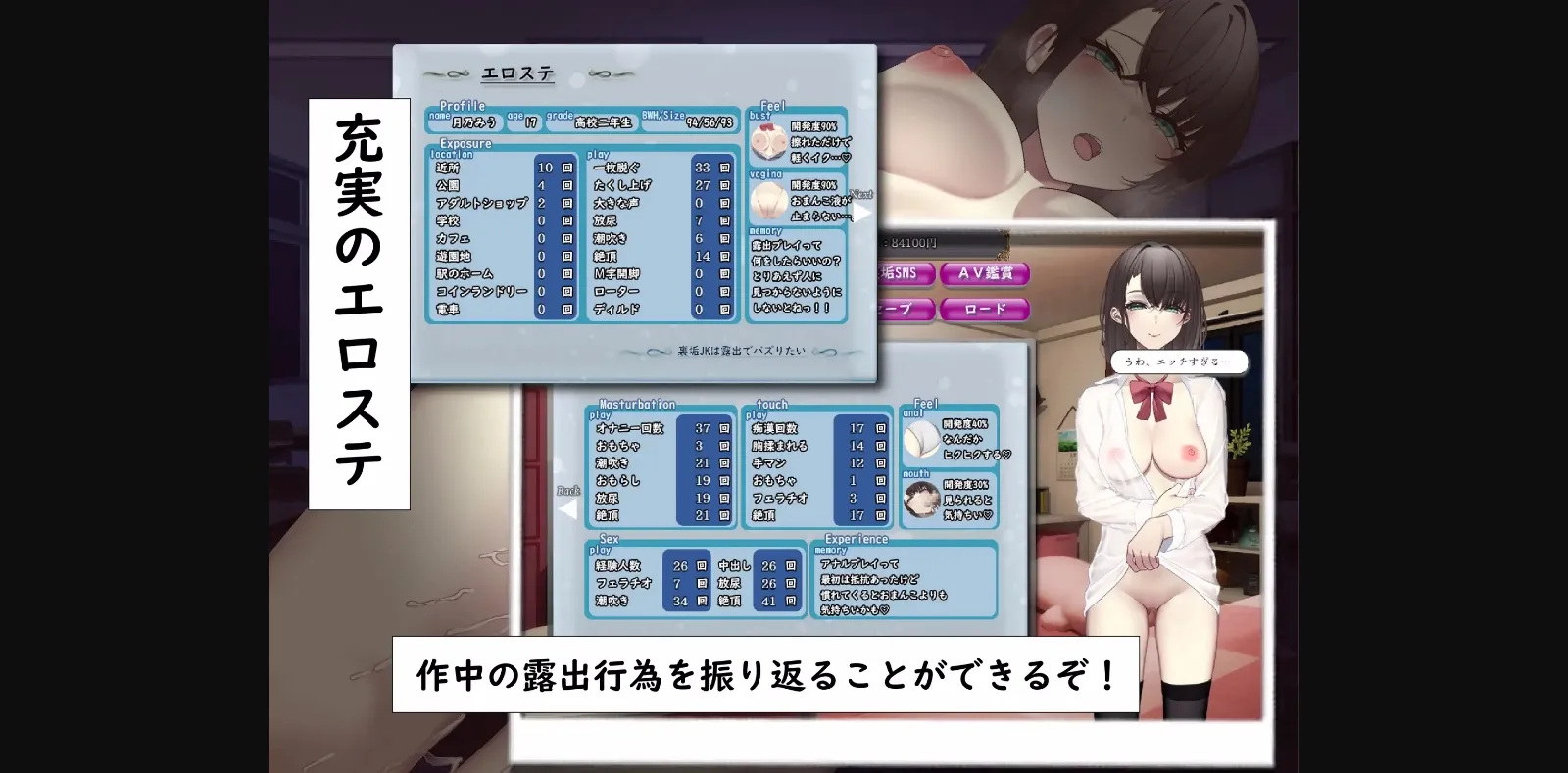Click the Next arrow to advance stats pages
Image resolution: width=1568 pixels, height=773 pixels.
tap(863, 211)
